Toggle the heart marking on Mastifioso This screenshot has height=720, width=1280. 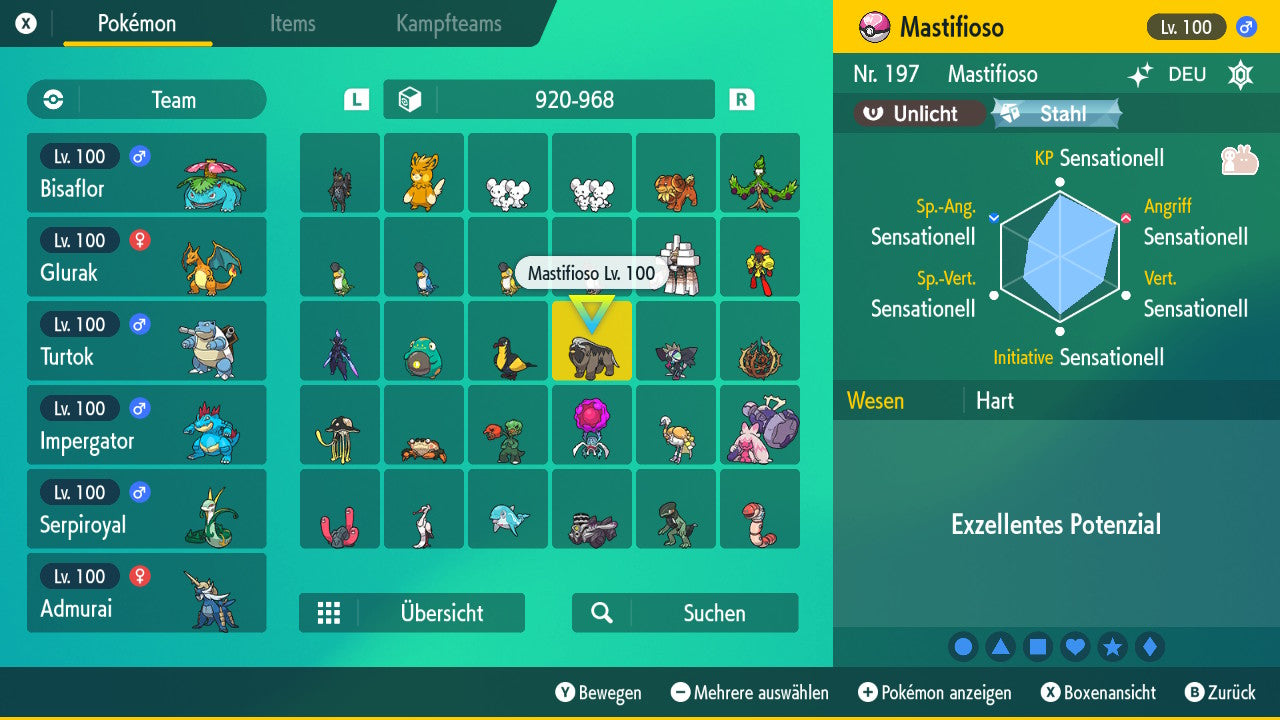(x=1075, y=646)
